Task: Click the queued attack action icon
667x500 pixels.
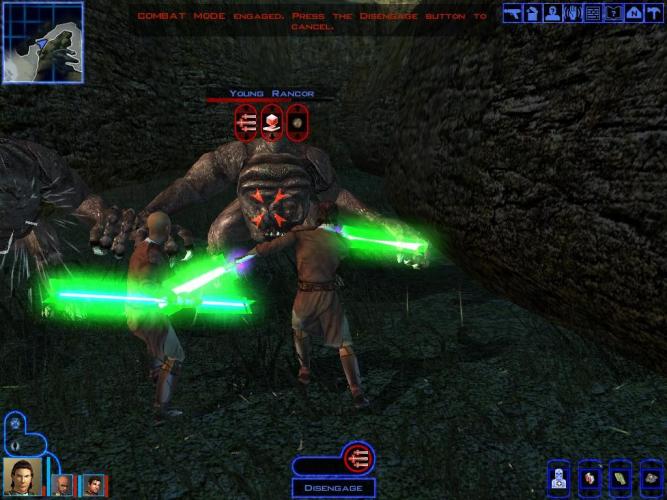Action: pos(358,459)
